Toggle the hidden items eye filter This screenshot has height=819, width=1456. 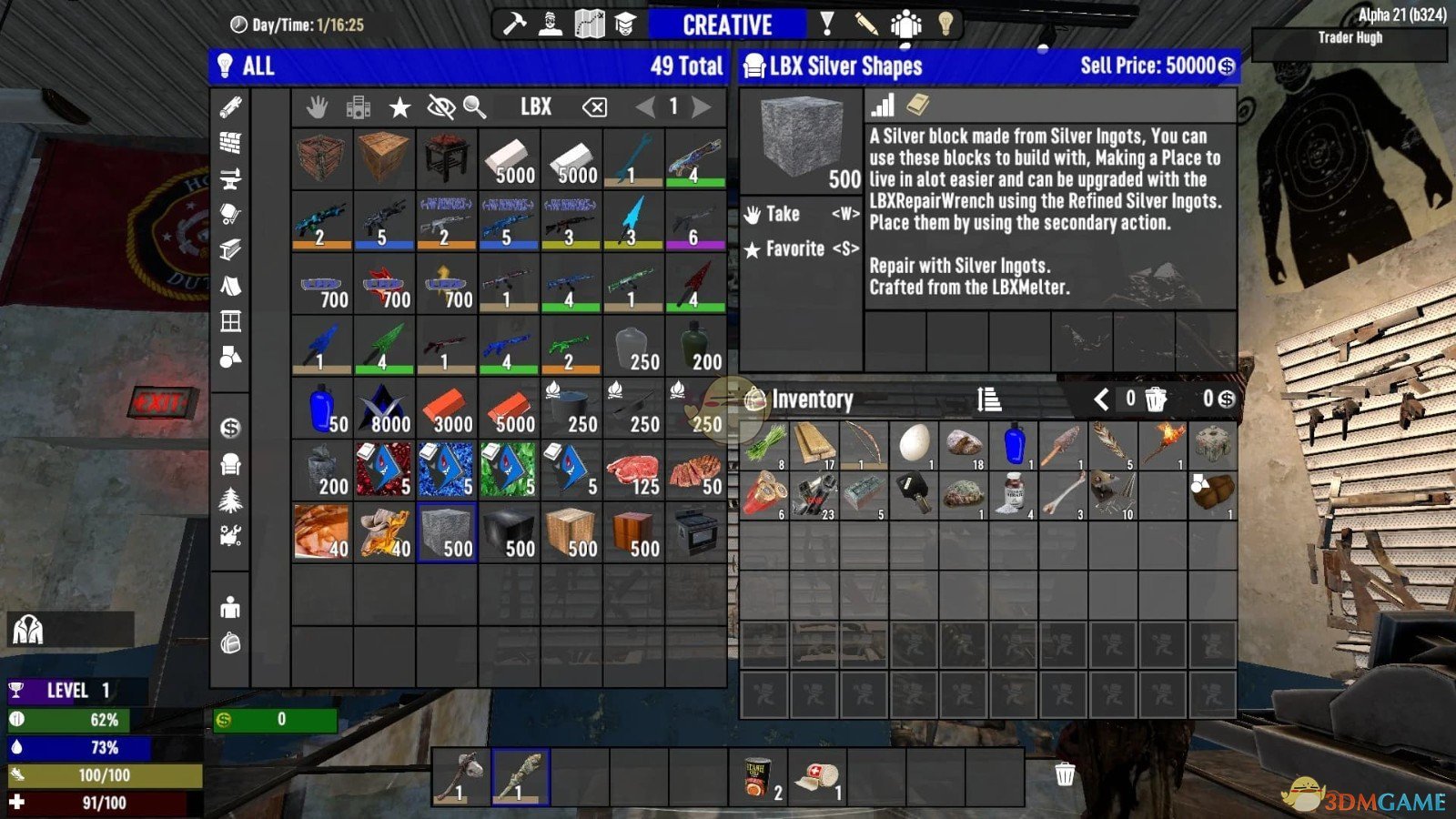pos(440,107)
